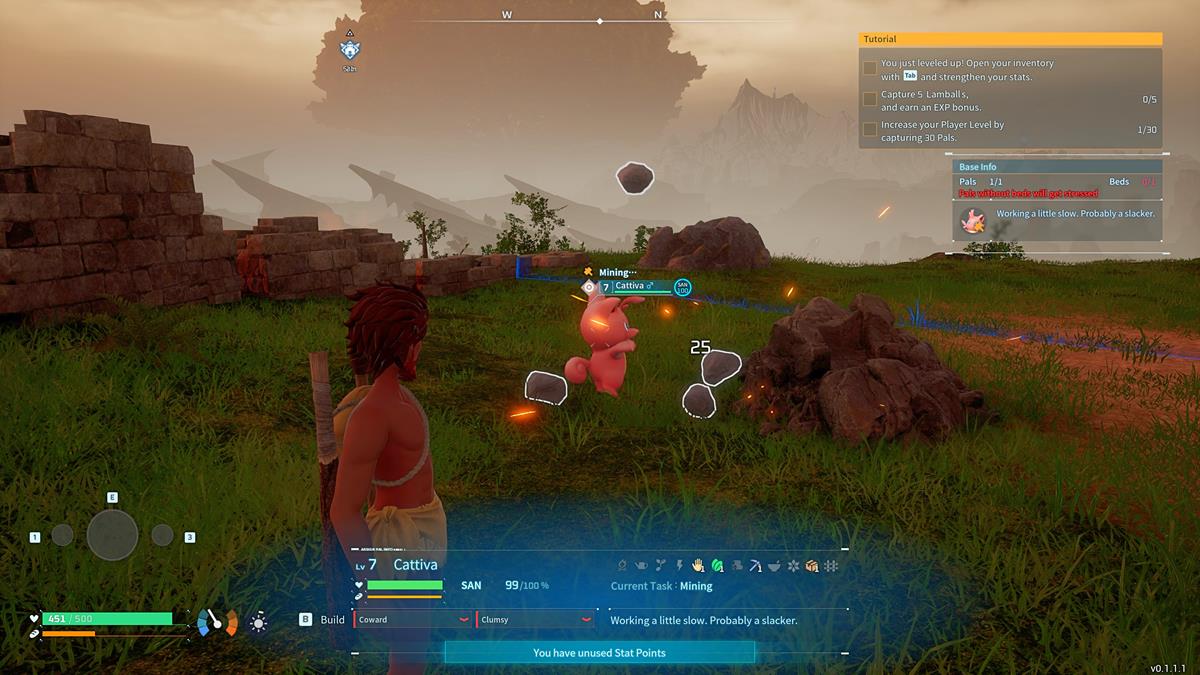Image resolution: width=1200 pixels, height=675 pixels.
Task: Select the Tutorial panel header
Action: click(x=1010, y=39)
